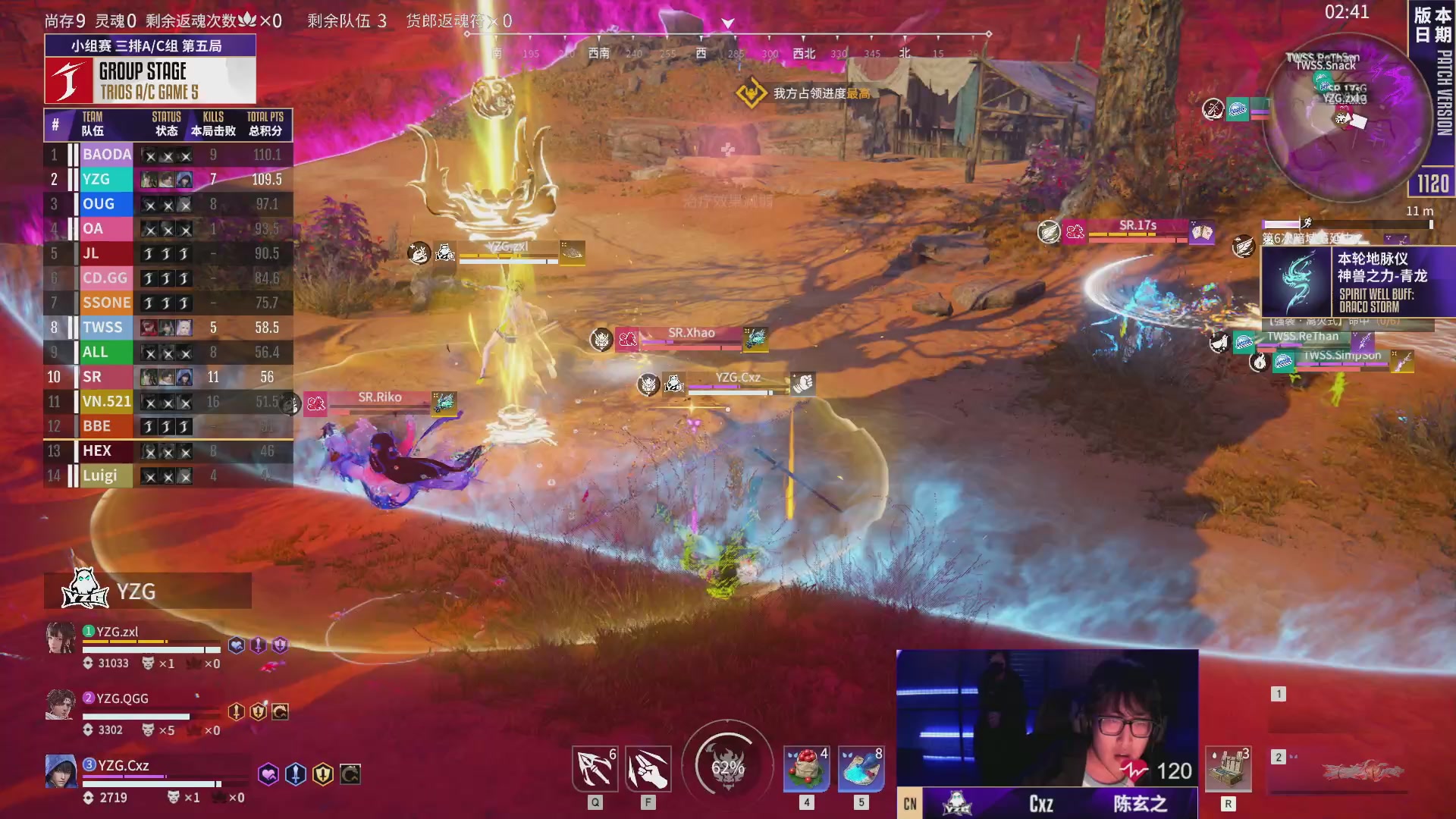
Task: Click the 62% ultimate gauge
Action: 727,767
